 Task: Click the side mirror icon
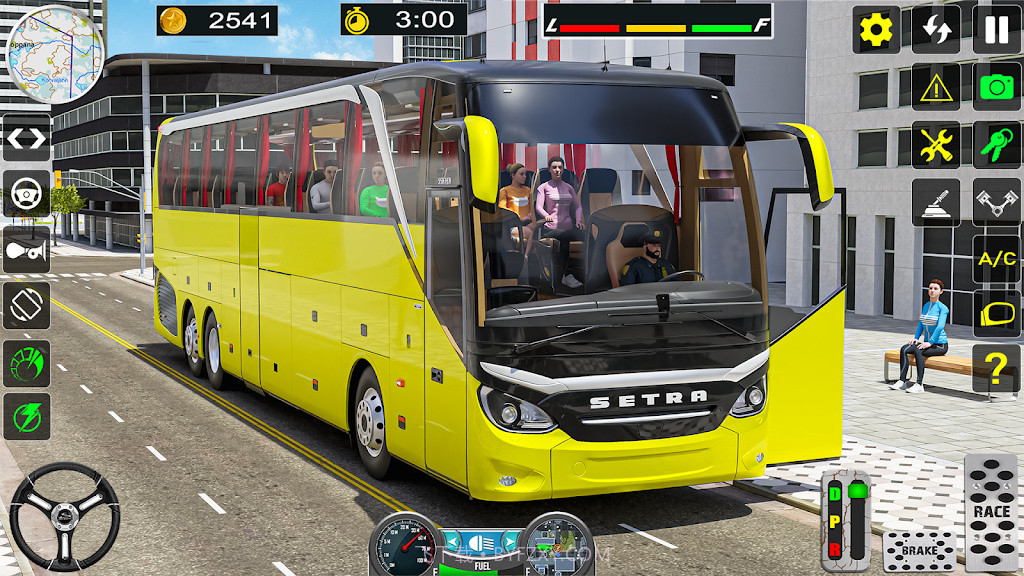(997, 314)
